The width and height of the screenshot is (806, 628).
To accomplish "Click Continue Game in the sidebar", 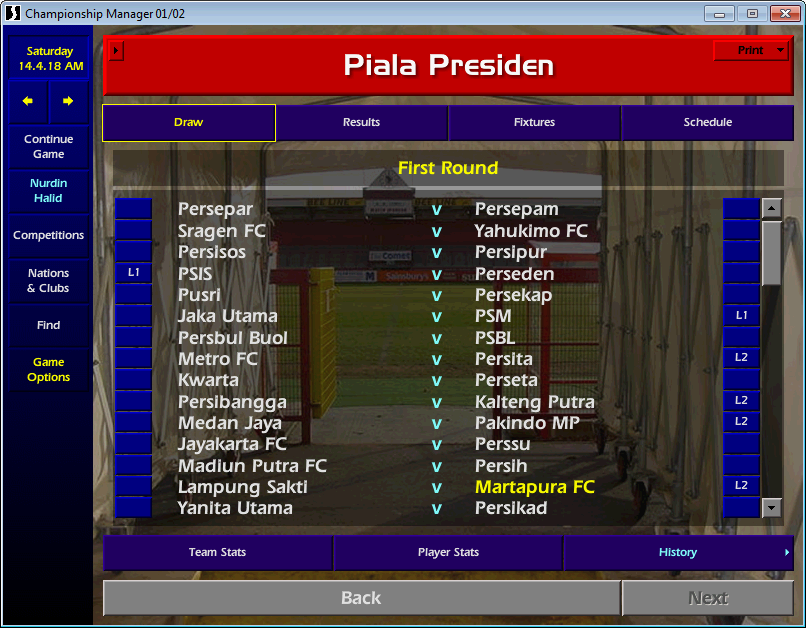I will (x=49, y=147).
